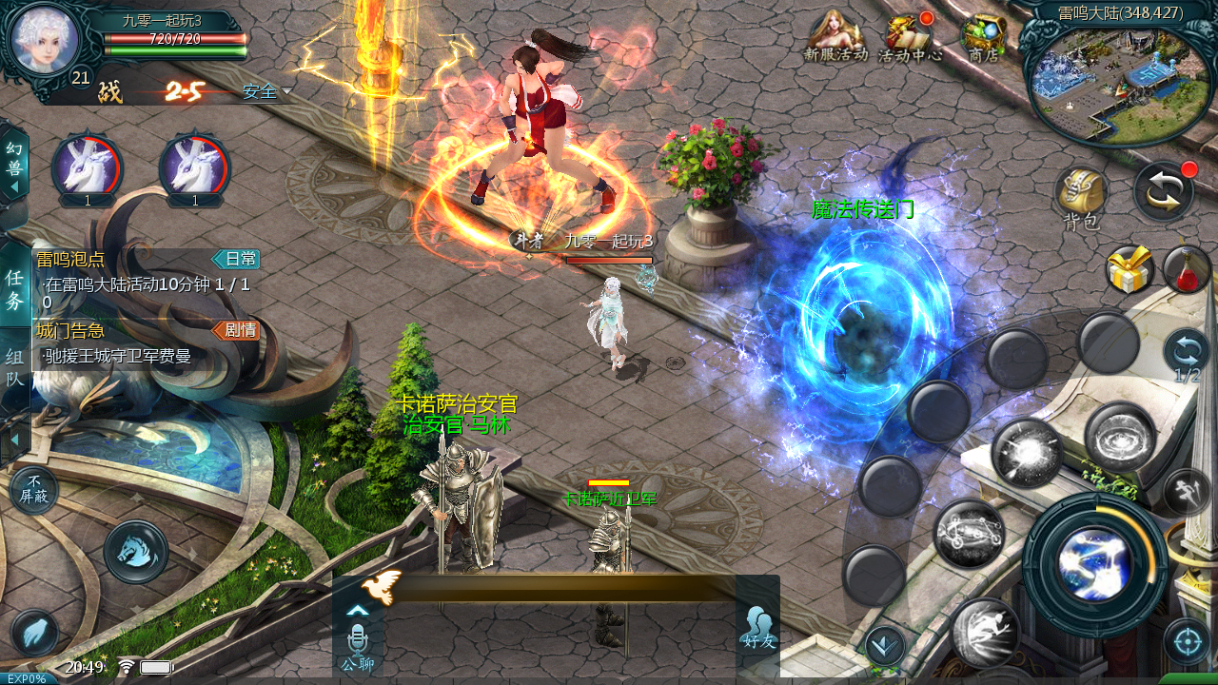Open the 公聊 public chat voice button
Screen dimensions: 1218x685
(x=357, y=645)
